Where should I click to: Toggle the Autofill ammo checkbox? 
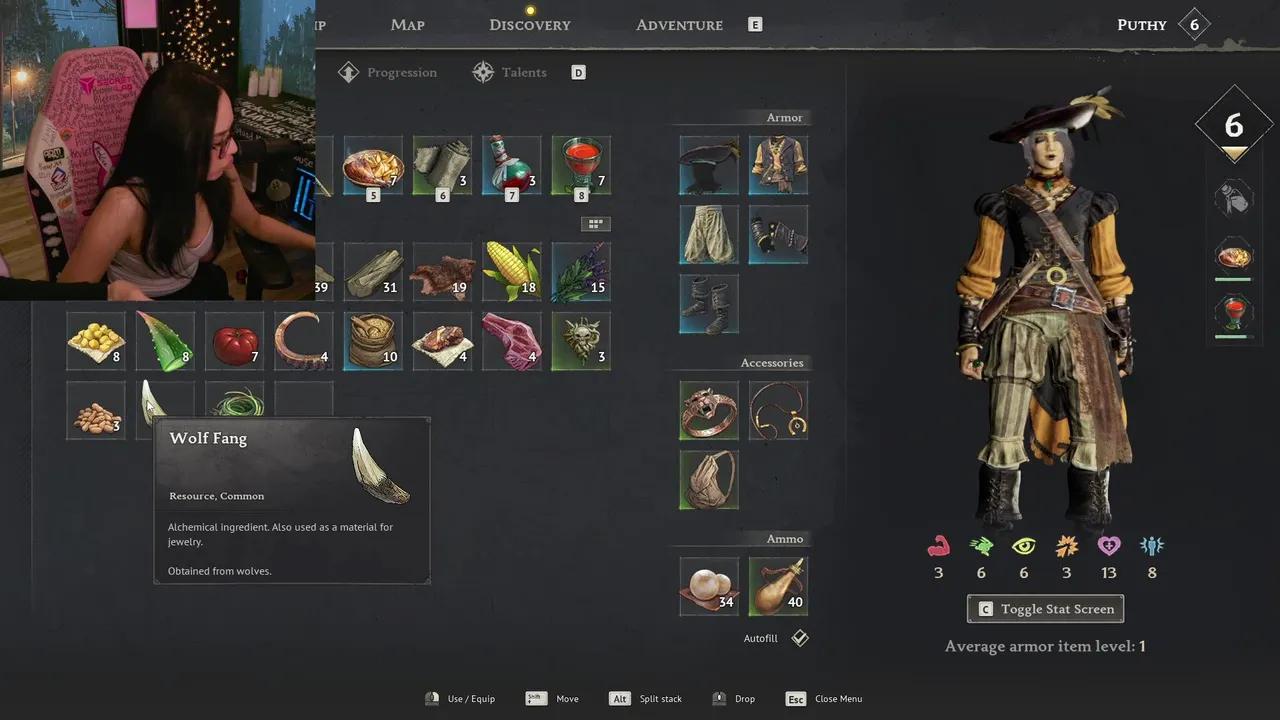click(x=800, y=638)
